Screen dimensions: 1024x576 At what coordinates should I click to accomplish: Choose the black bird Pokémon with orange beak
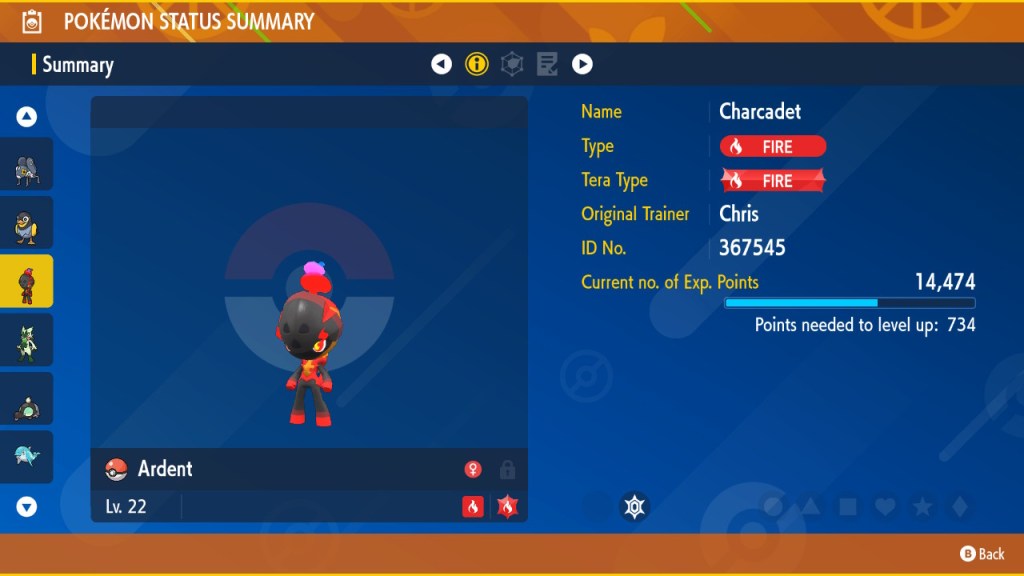click(27, 224)
